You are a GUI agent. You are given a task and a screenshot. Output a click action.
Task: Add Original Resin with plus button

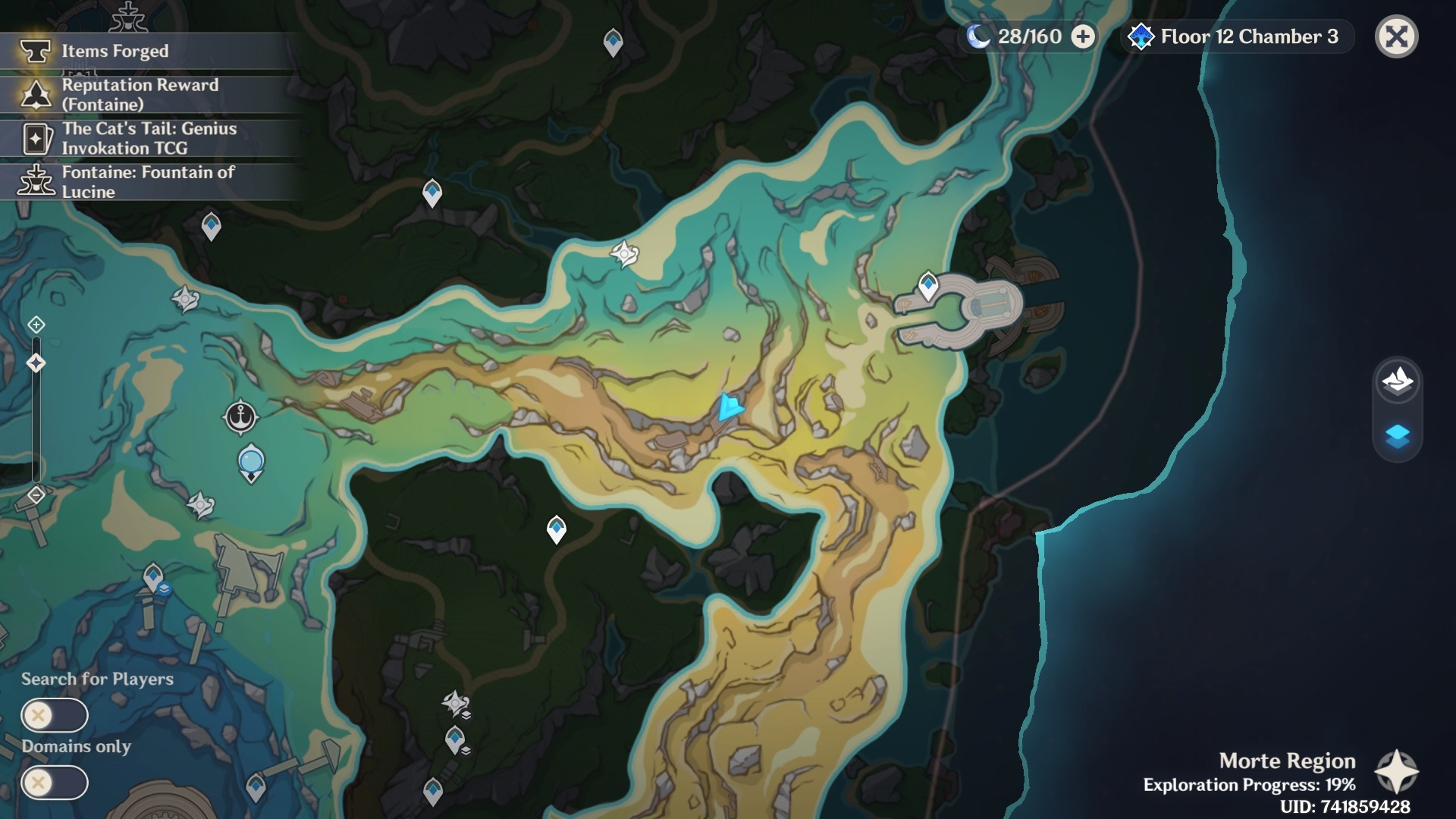[1083, 36]
